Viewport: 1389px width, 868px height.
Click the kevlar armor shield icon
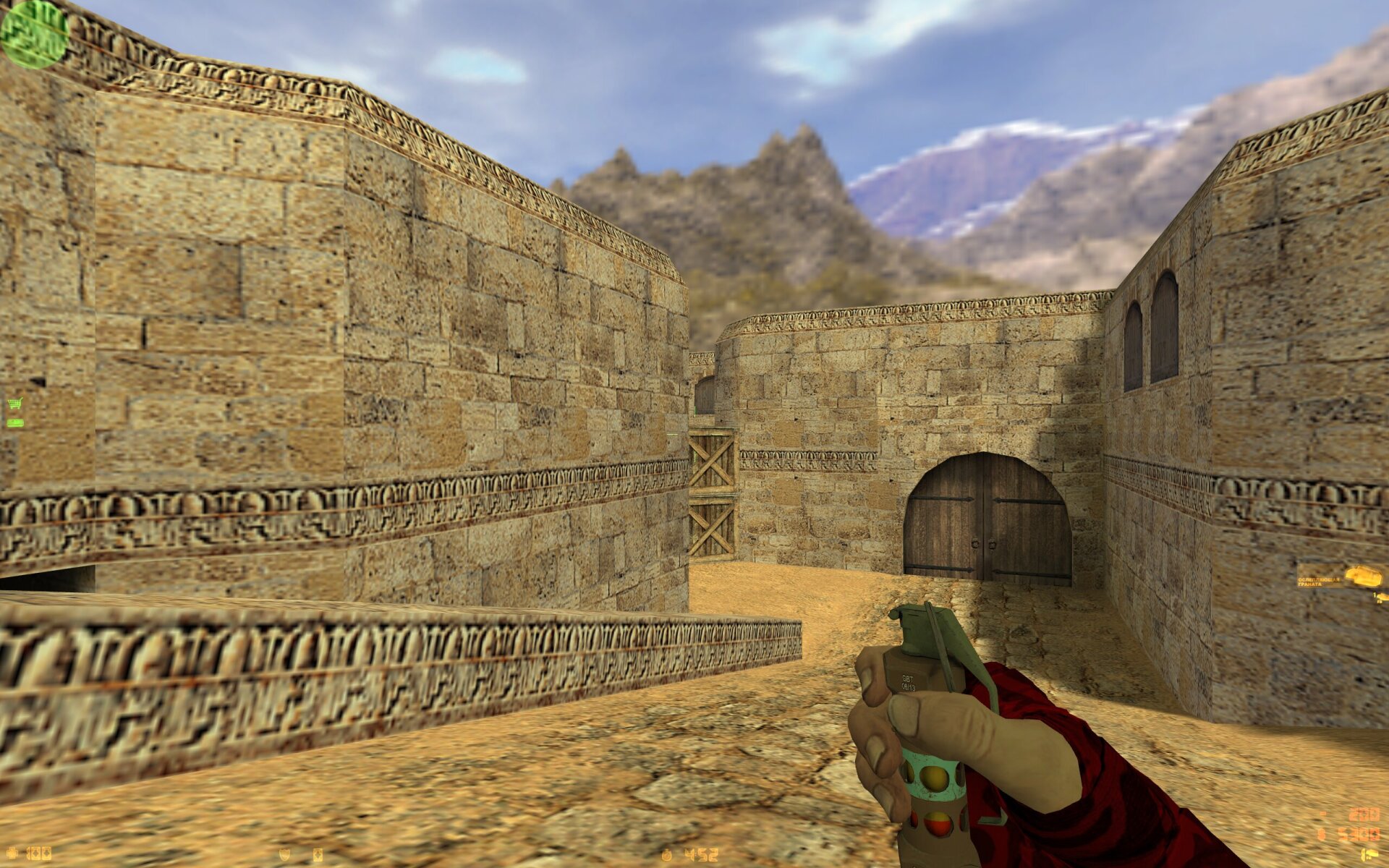pos(284,855)
